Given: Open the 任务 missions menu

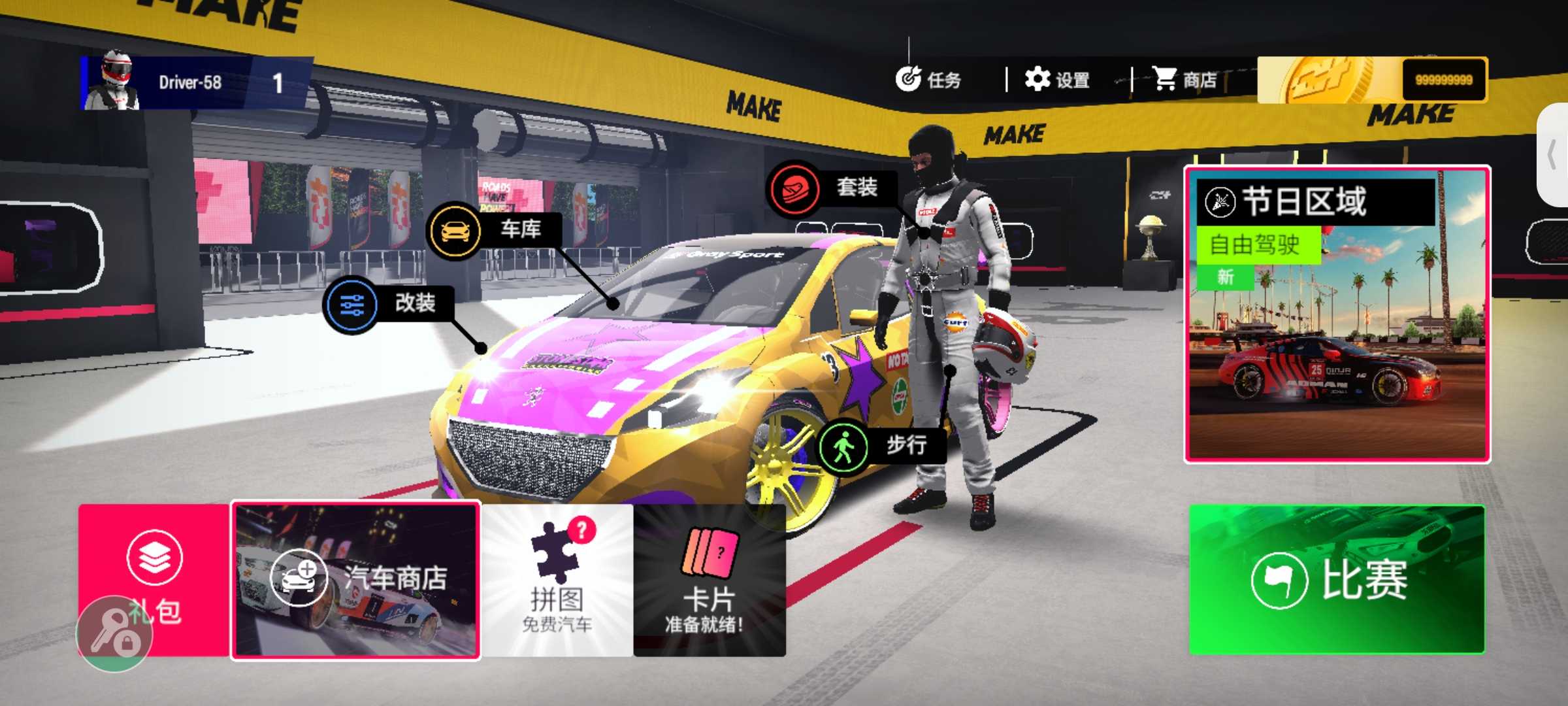Looking at the screenshot, I should coord(929,80).
